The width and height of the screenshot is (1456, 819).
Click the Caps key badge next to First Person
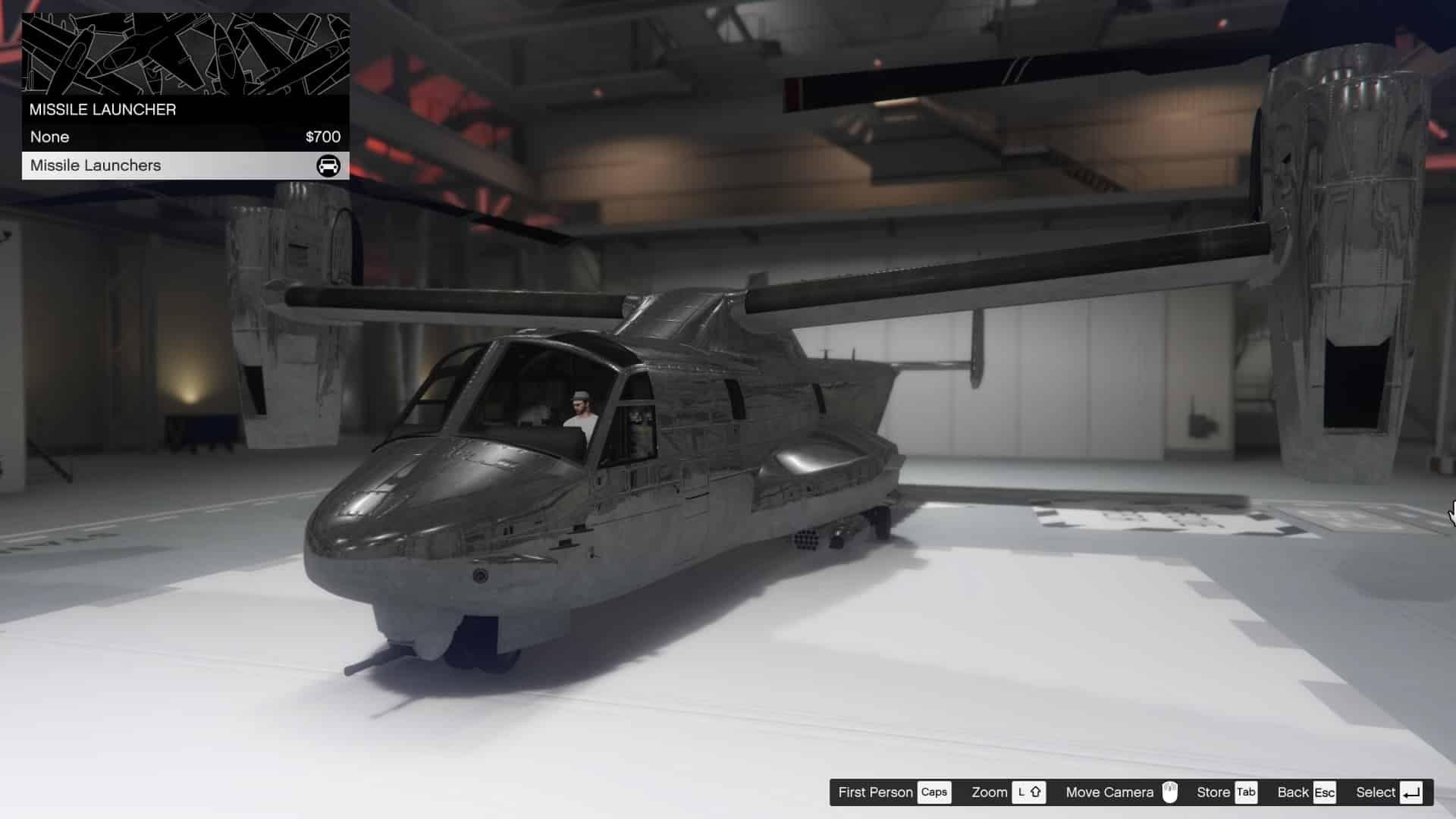[935, 792]
